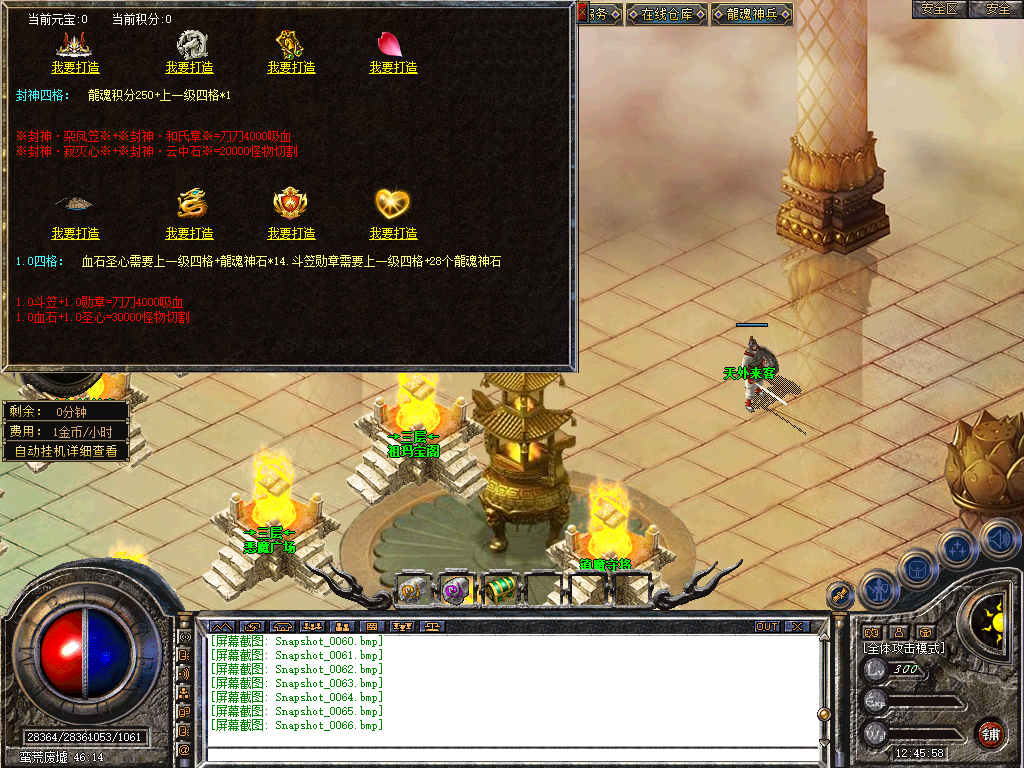Switch the 全体攻击模式 attack mode label
Screen dimensions: 1024x768
click(904, 648)
